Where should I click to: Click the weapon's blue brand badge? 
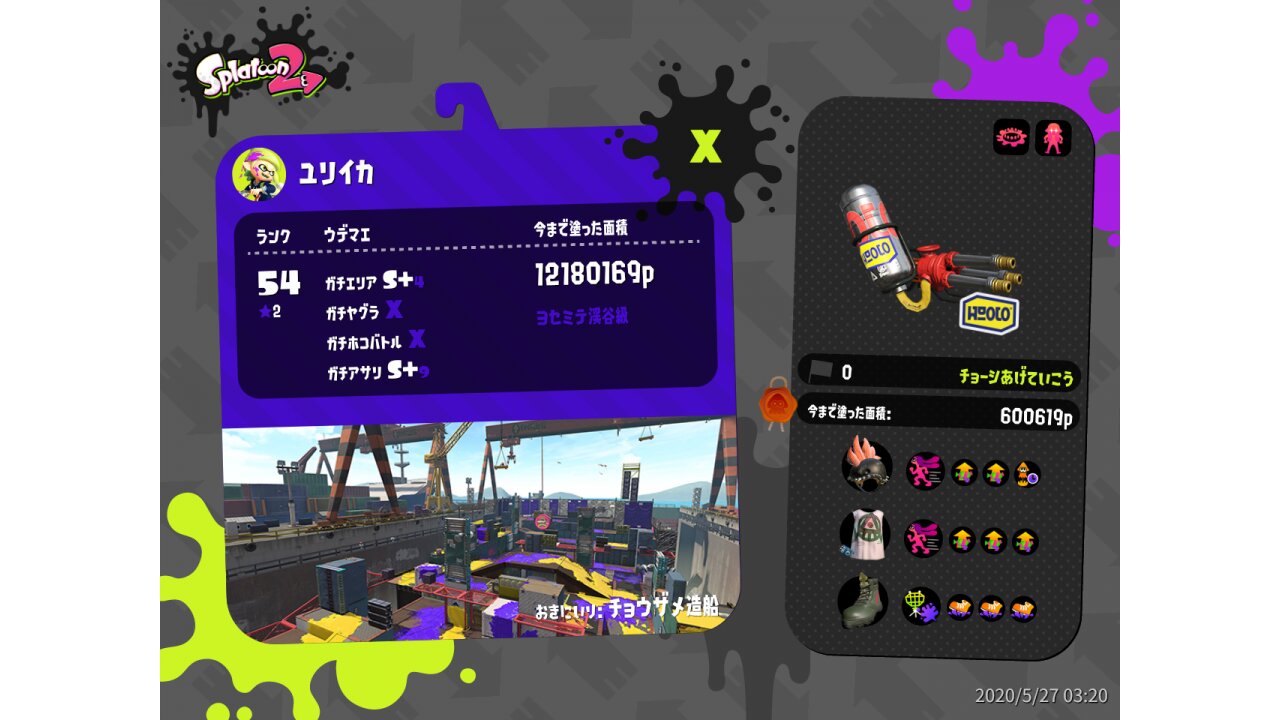pos(989,314)
